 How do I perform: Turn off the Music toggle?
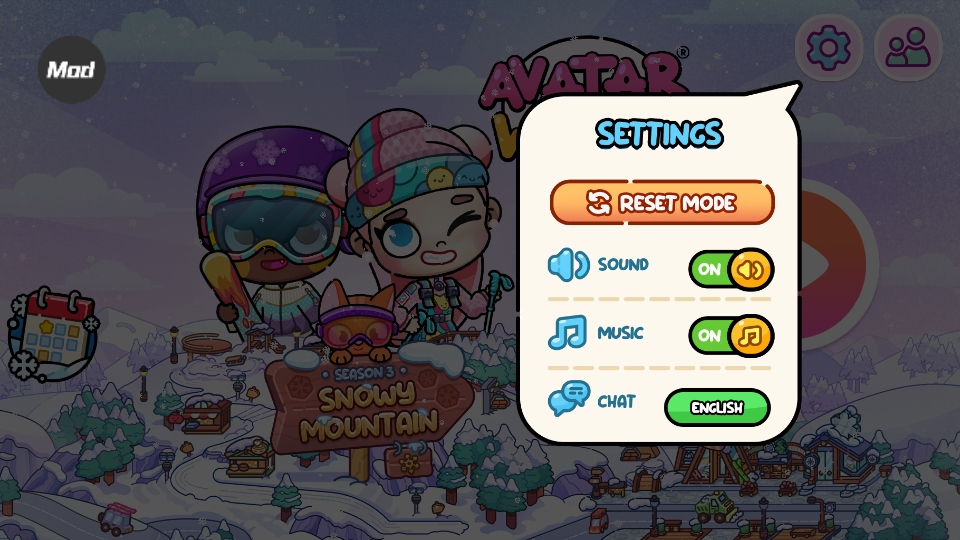tap(731, 335)
